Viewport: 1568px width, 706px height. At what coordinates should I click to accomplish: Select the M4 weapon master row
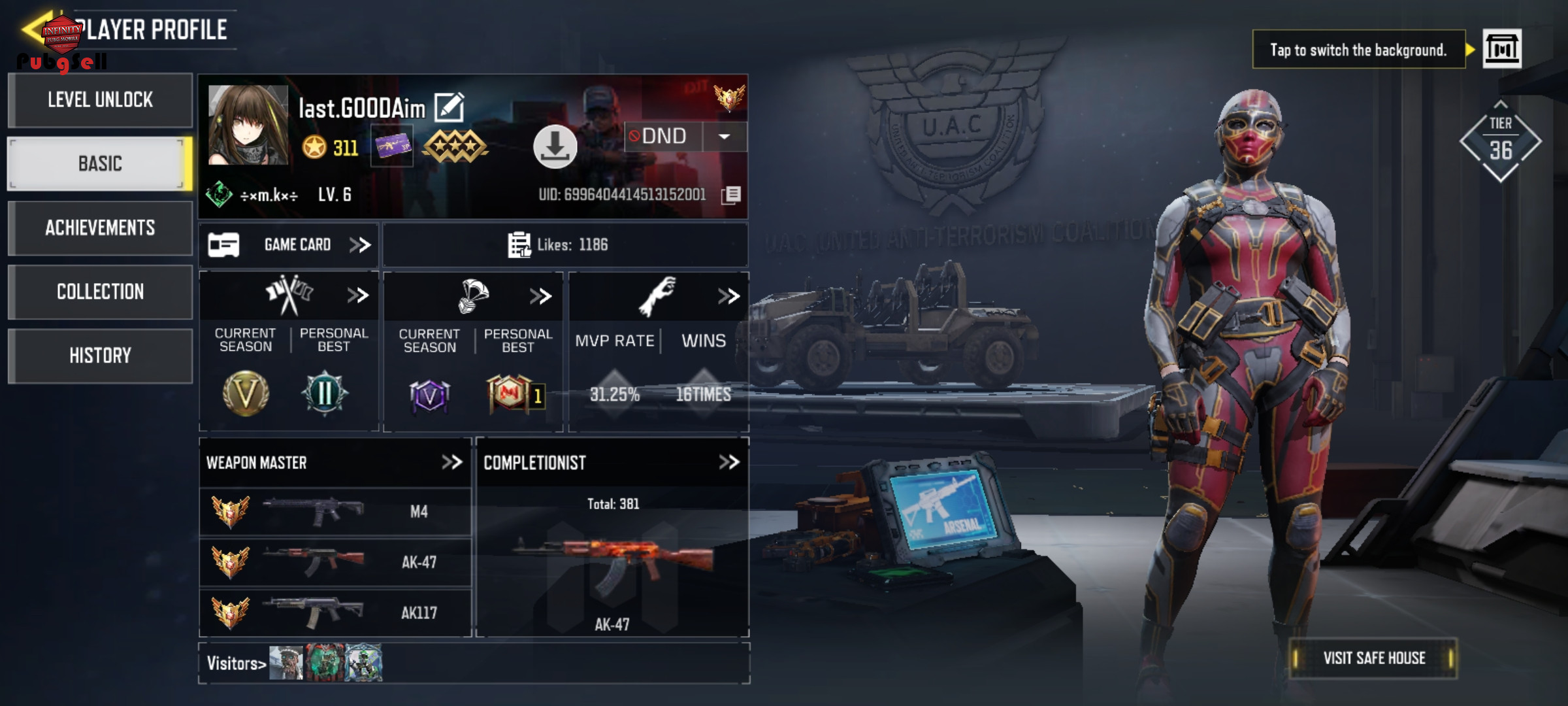[x=335, y=512]
